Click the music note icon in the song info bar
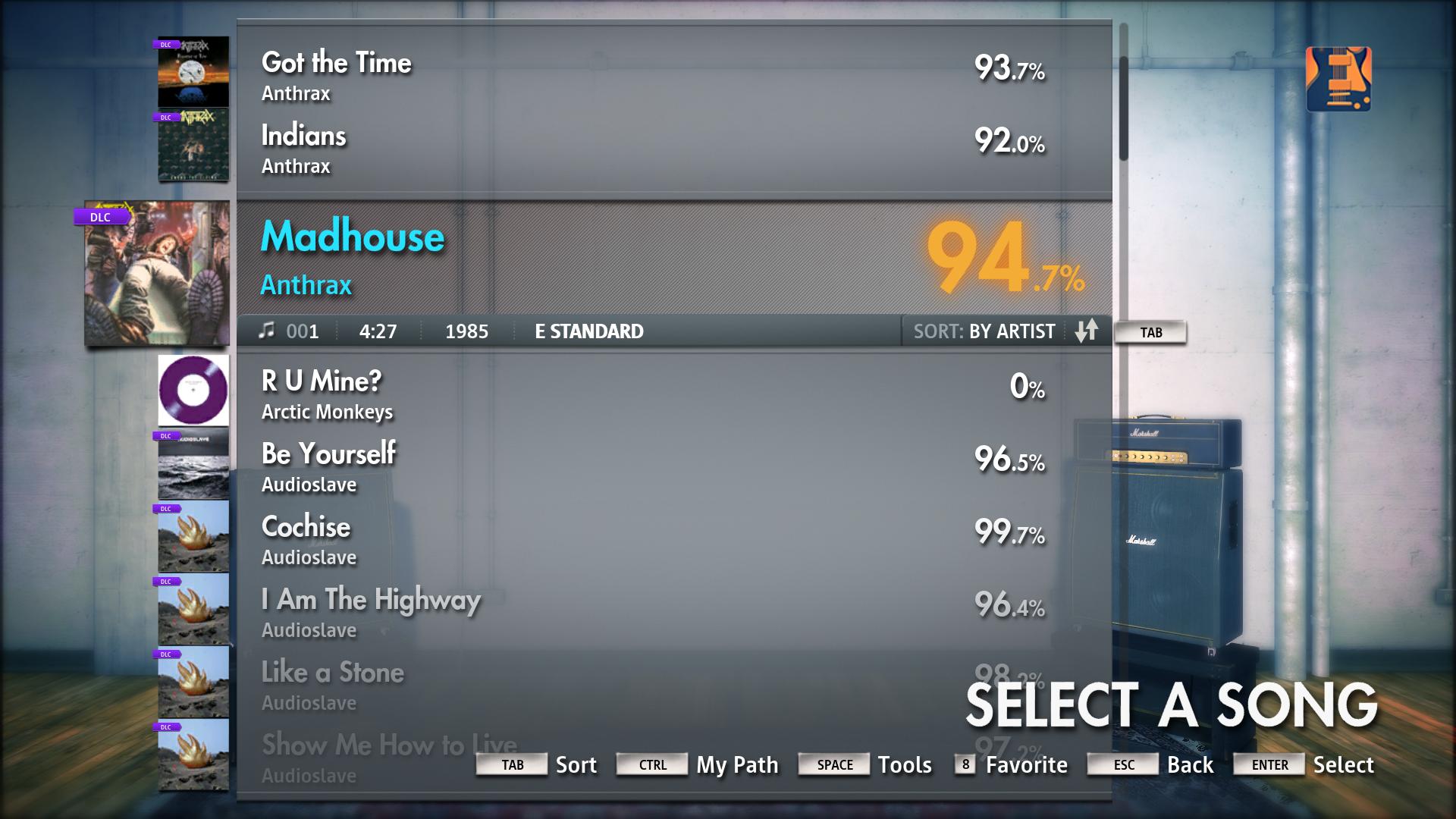Screen dimensions: 1456x819 (x=266, y=331)
